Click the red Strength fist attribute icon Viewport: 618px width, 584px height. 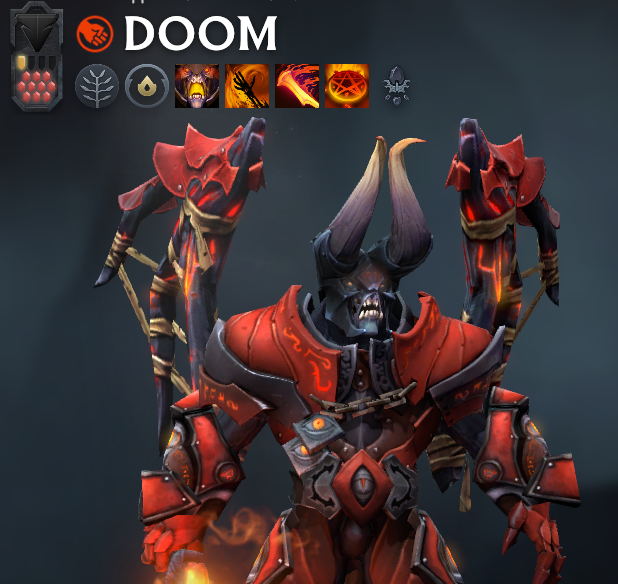pos(95,34)
